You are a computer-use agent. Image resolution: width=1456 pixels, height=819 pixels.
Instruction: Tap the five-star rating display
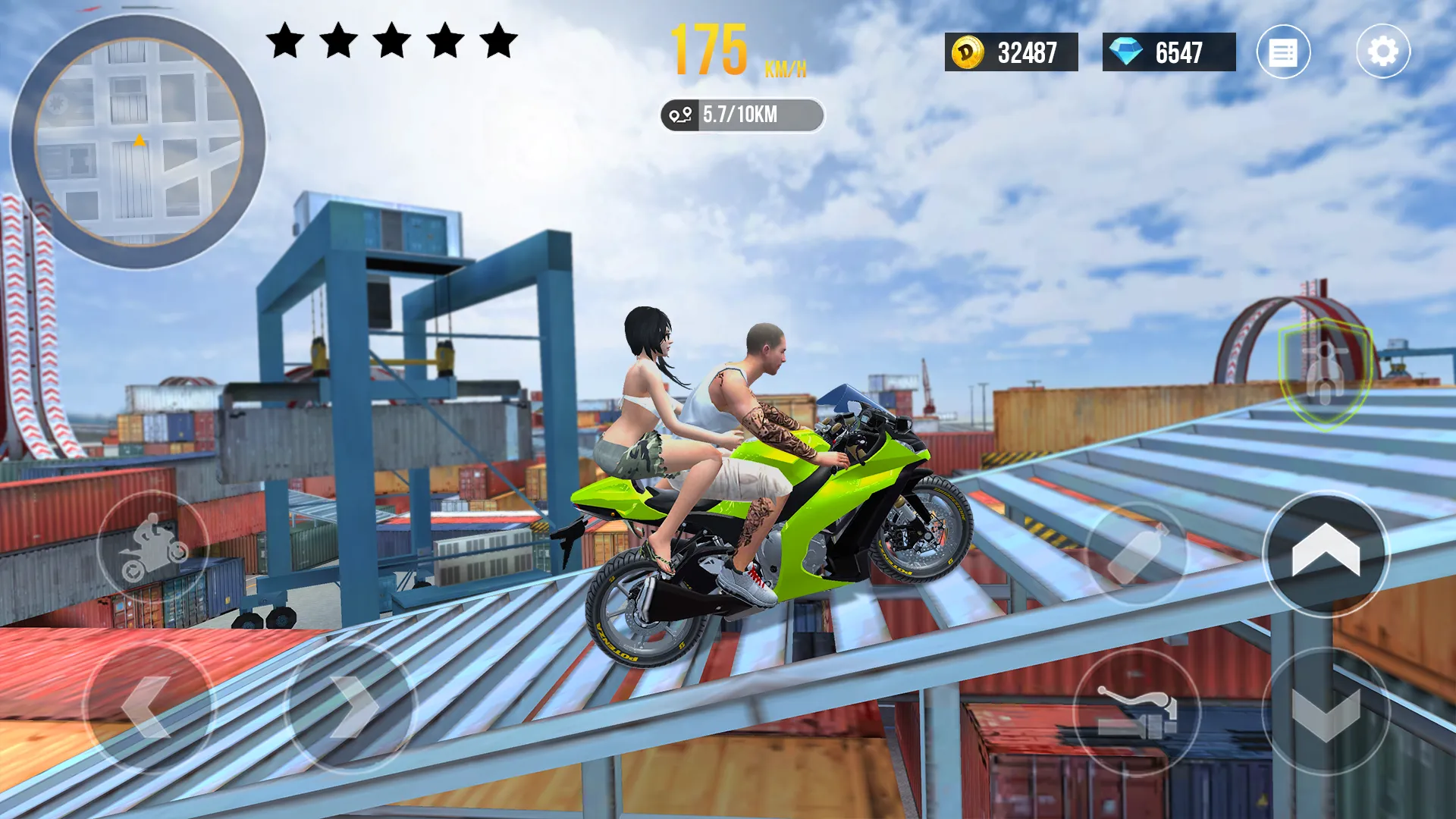389,42
